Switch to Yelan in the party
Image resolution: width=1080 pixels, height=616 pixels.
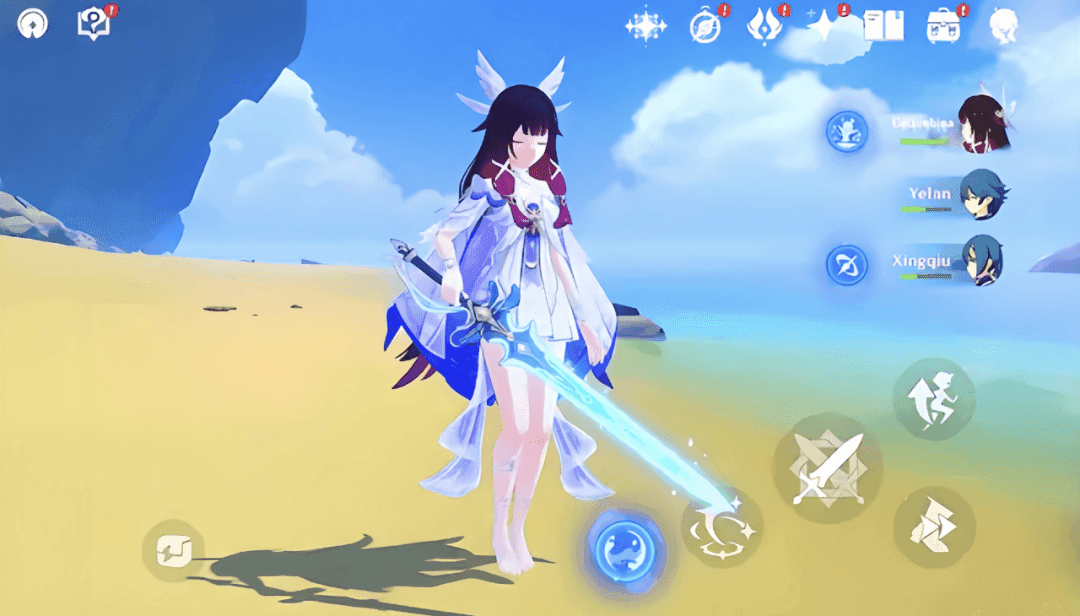(x=981, y=193)
